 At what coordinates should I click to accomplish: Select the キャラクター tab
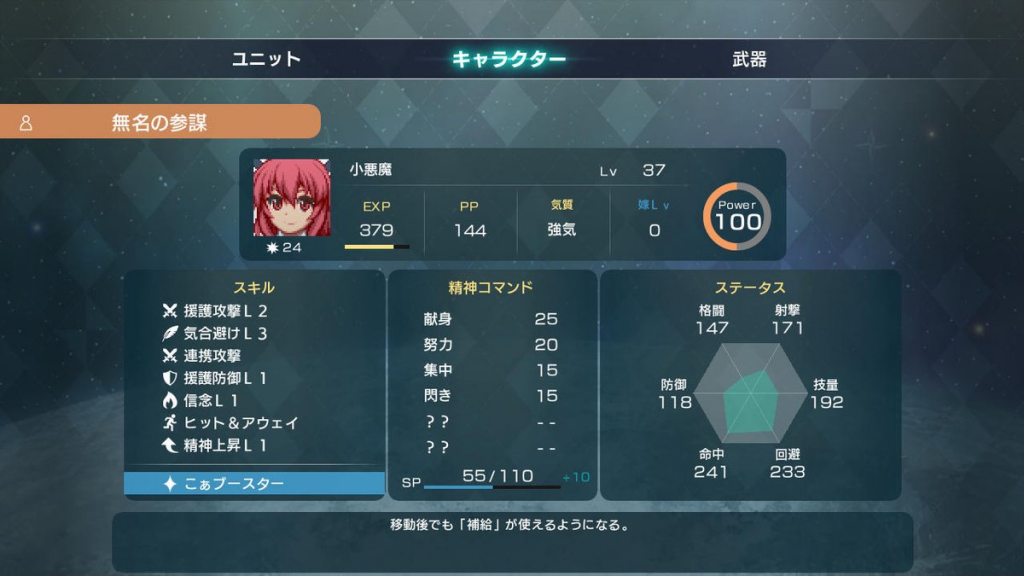509,59
